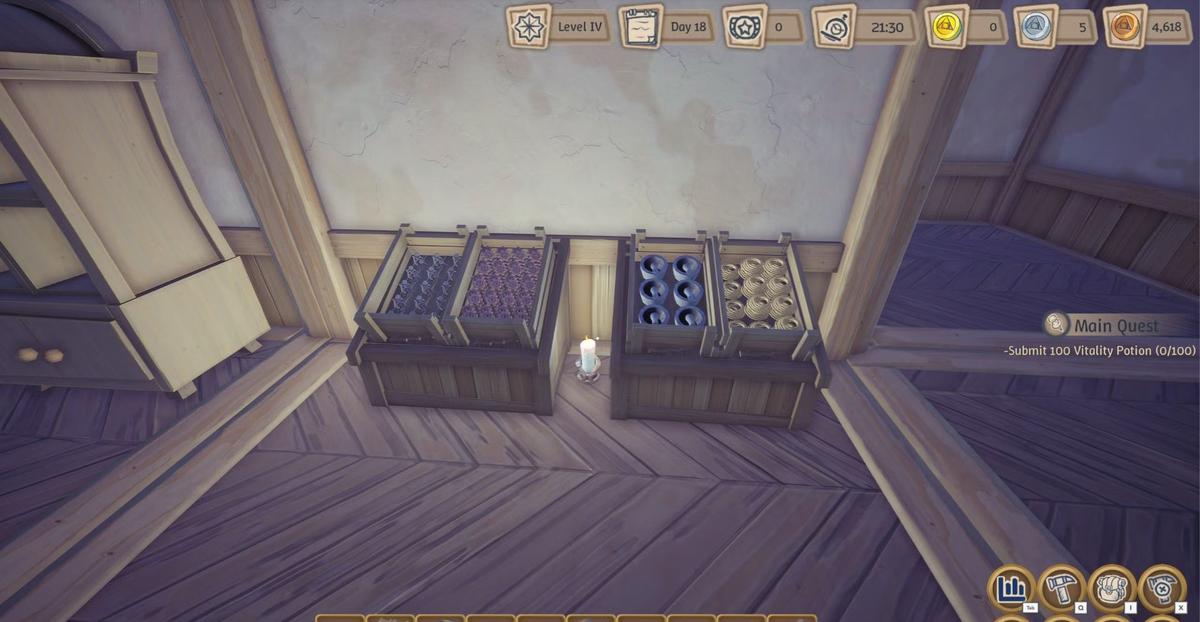Open the backpack inventory
The image size is (1200, 622).
(x=1111, y=588)
